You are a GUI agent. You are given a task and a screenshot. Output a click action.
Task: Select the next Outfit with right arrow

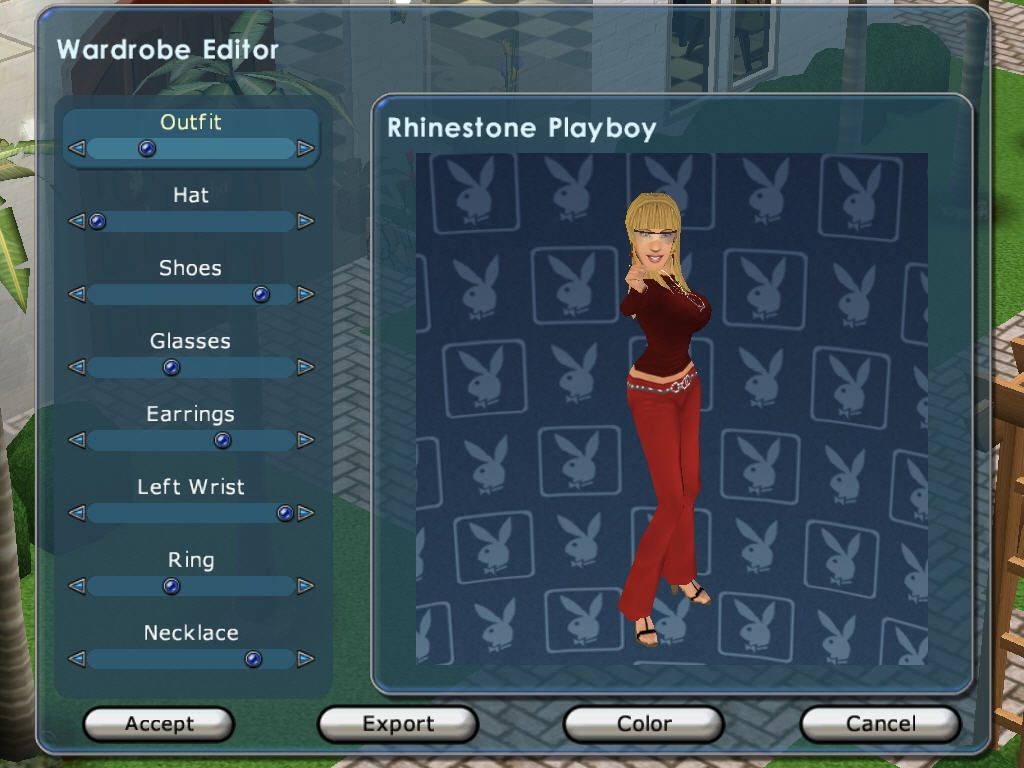[305, 149]
